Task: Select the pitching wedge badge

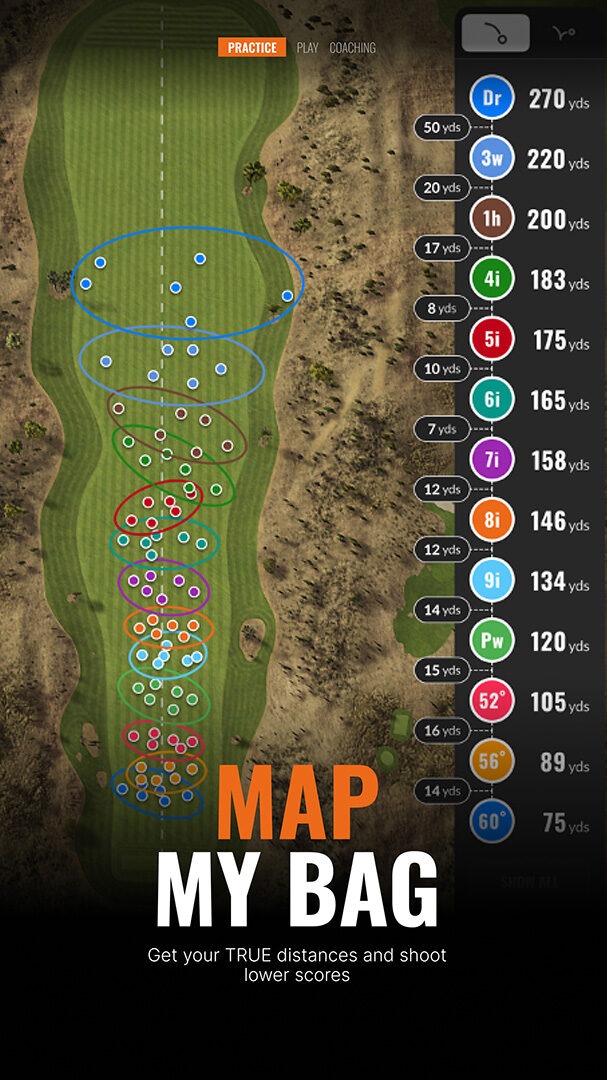Action: [x=492, y=641]
